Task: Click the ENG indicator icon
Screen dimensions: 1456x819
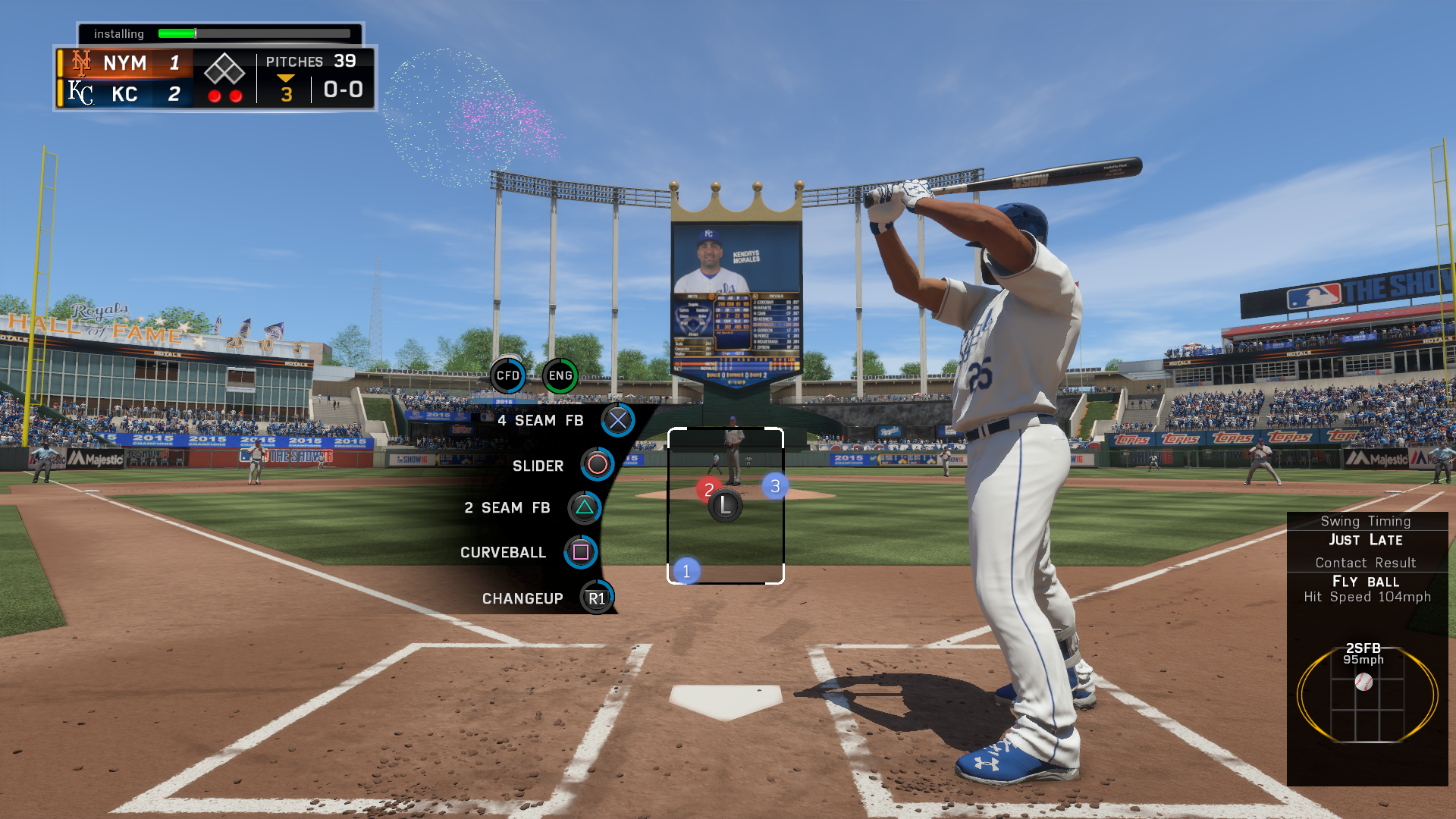Action: pos(560,374)
